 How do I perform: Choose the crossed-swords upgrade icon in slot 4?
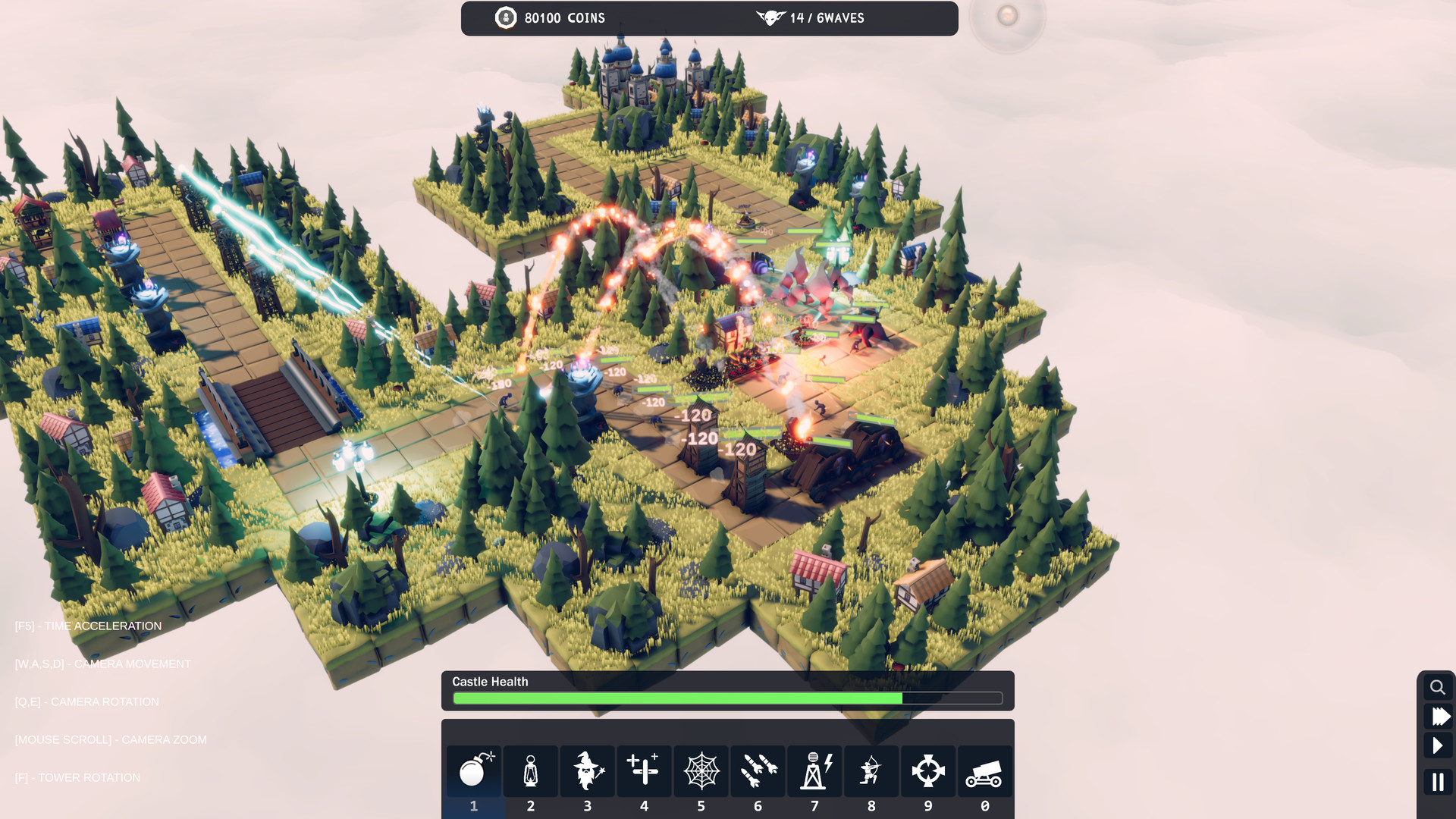pos(644,770)
